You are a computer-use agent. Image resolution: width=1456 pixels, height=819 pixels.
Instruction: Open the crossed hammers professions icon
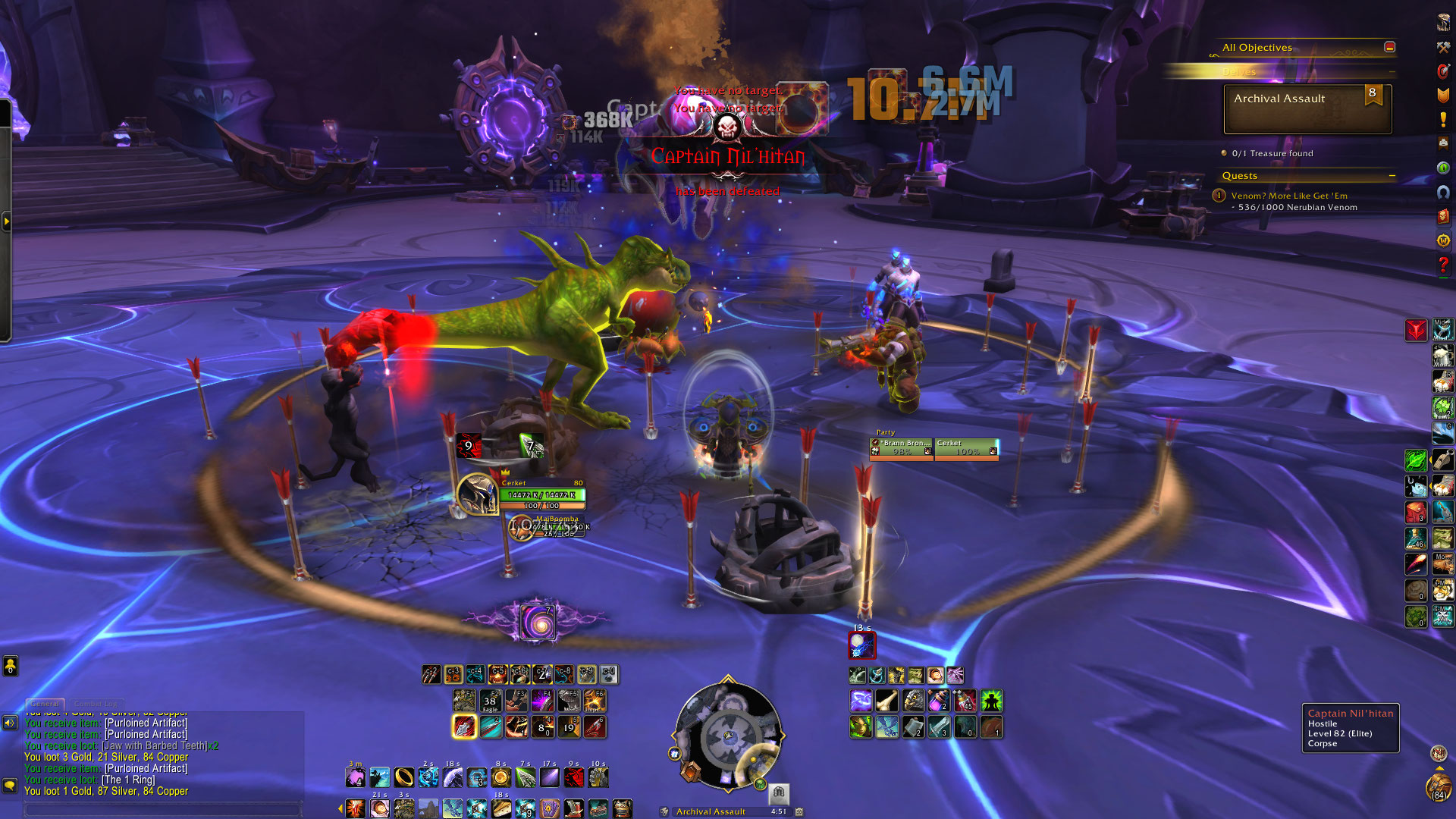pyautogui.click(x=1442, y=47)
